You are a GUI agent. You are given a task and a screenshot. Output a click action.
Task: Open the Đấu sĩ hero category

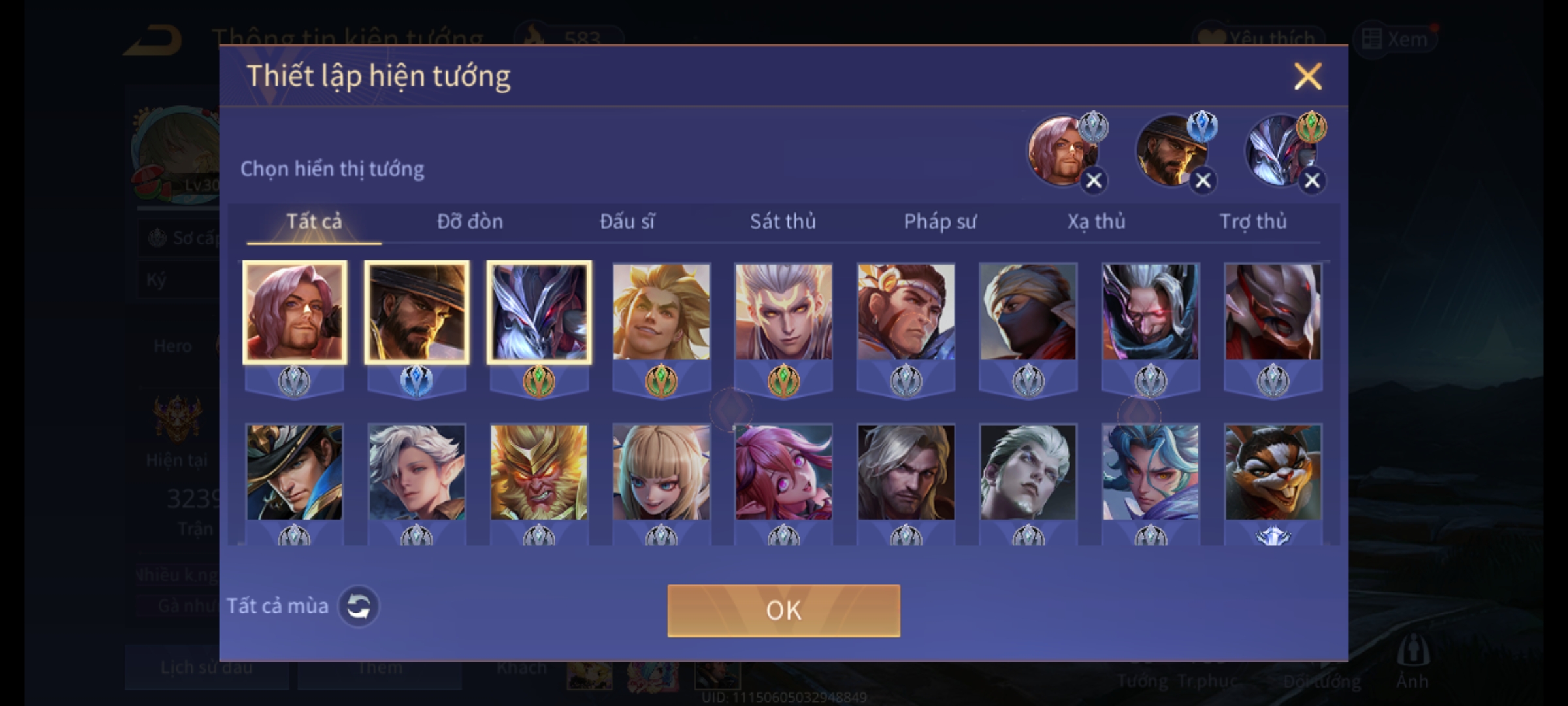point(627,222)
